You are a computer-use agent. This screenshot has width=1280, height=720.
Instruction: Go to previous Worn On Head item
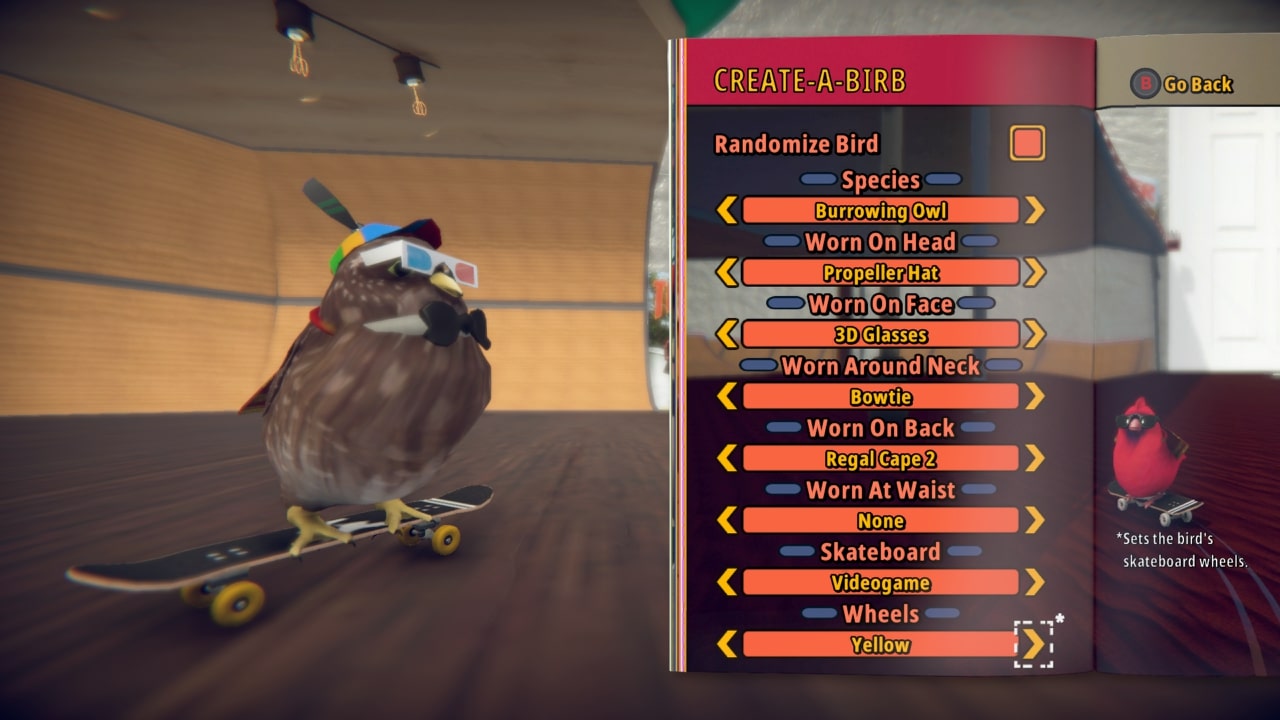[727, 272]
